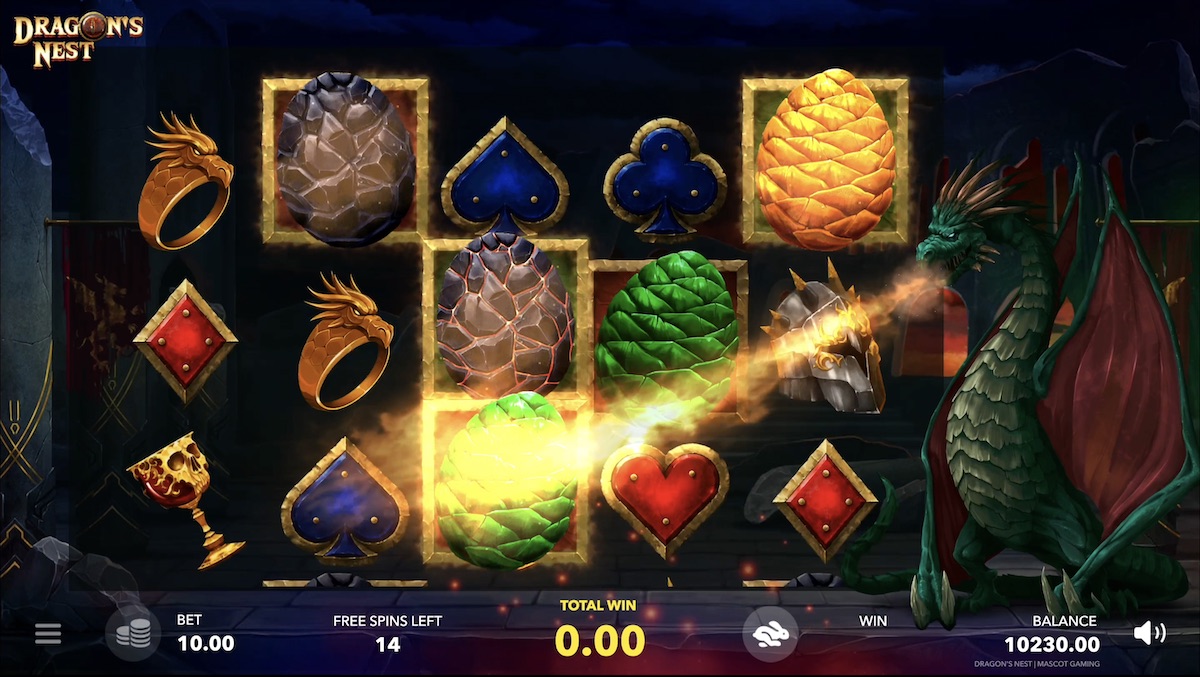Open the hamburger menu
1200x677 pixels.
(x=48, y=634)
